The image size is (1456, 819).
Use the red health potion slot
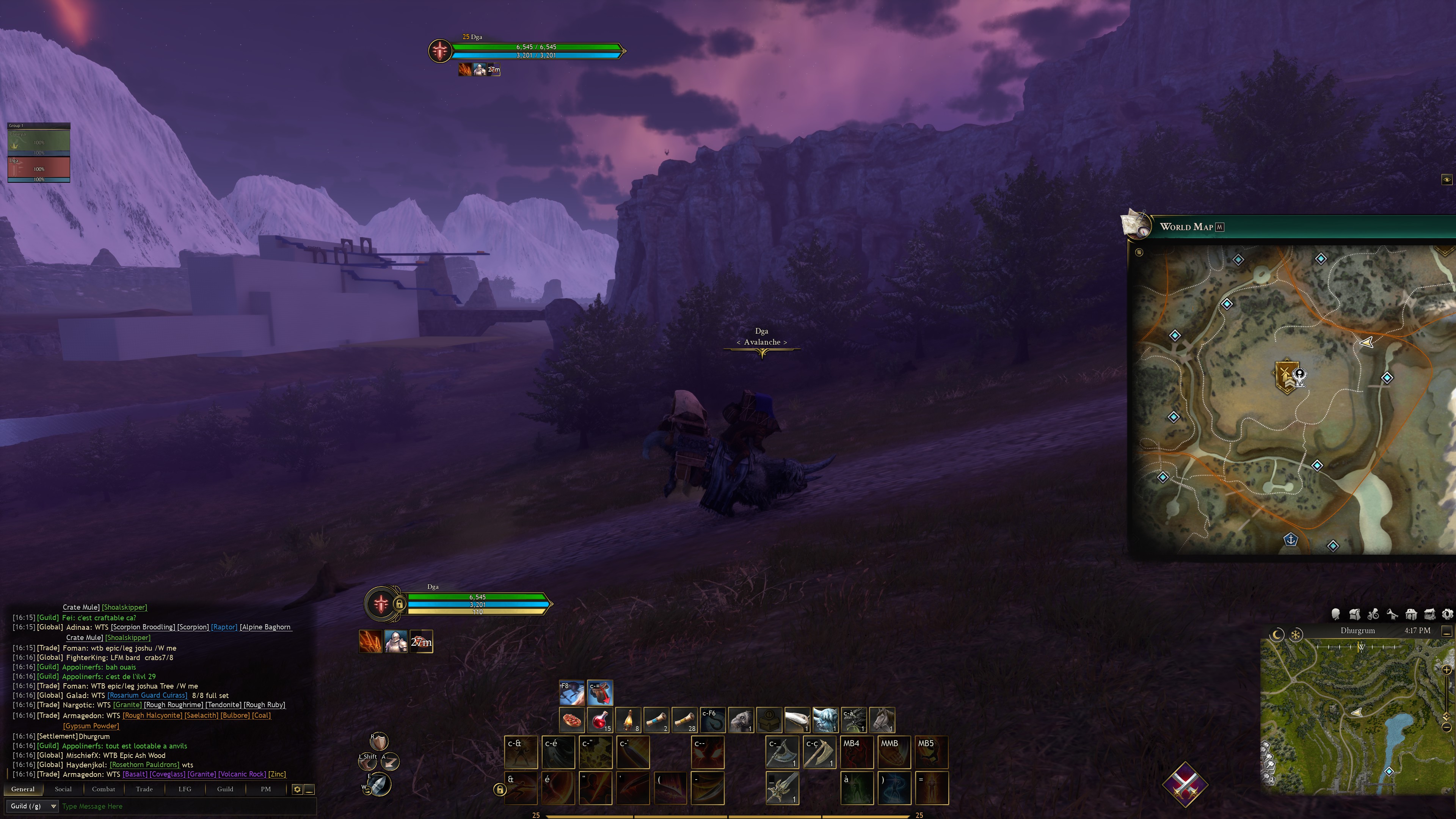[600, 720]
